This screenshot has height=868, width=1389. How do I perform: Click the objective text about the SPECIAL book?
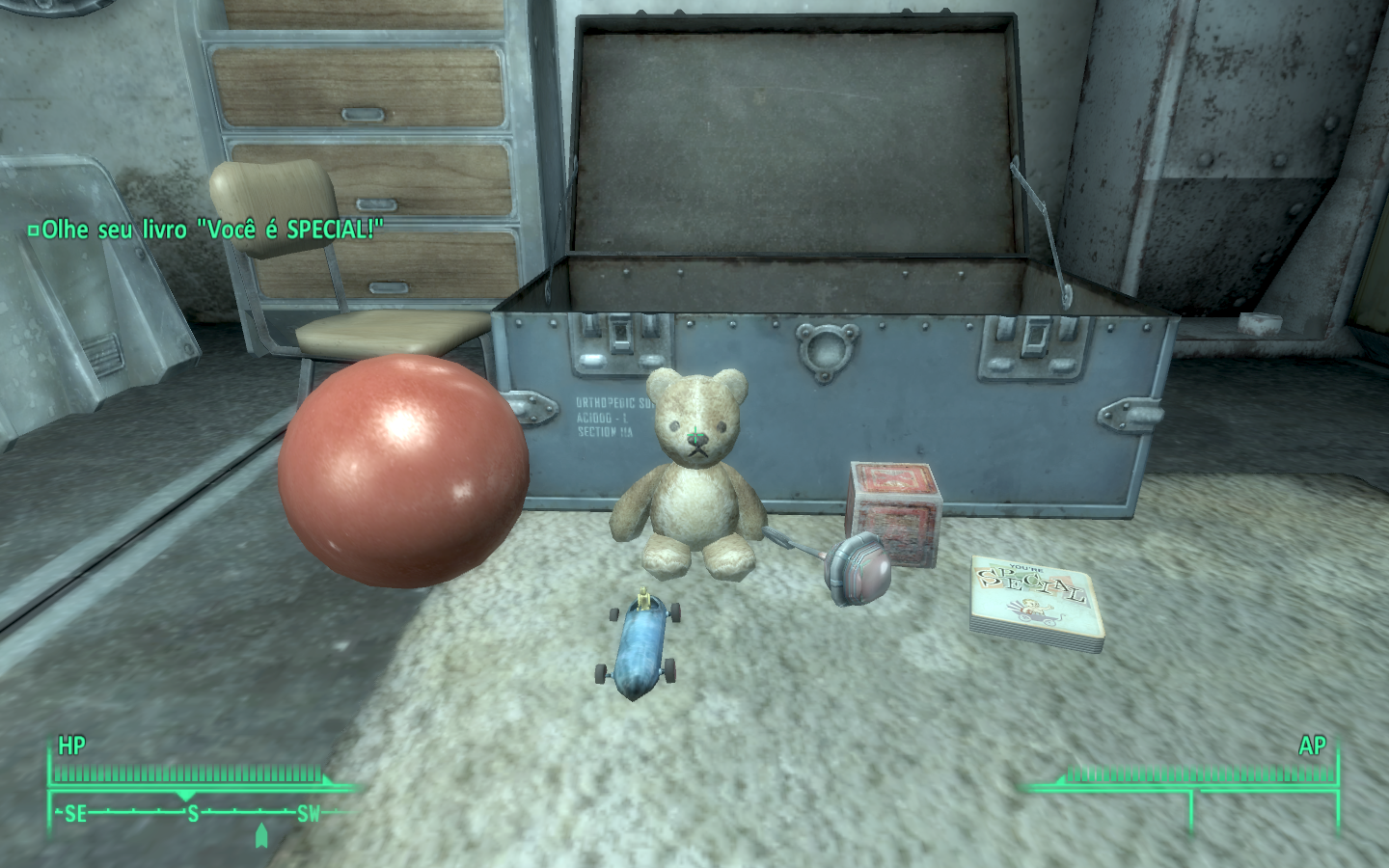pyautogui.click(x=212, y=231)
